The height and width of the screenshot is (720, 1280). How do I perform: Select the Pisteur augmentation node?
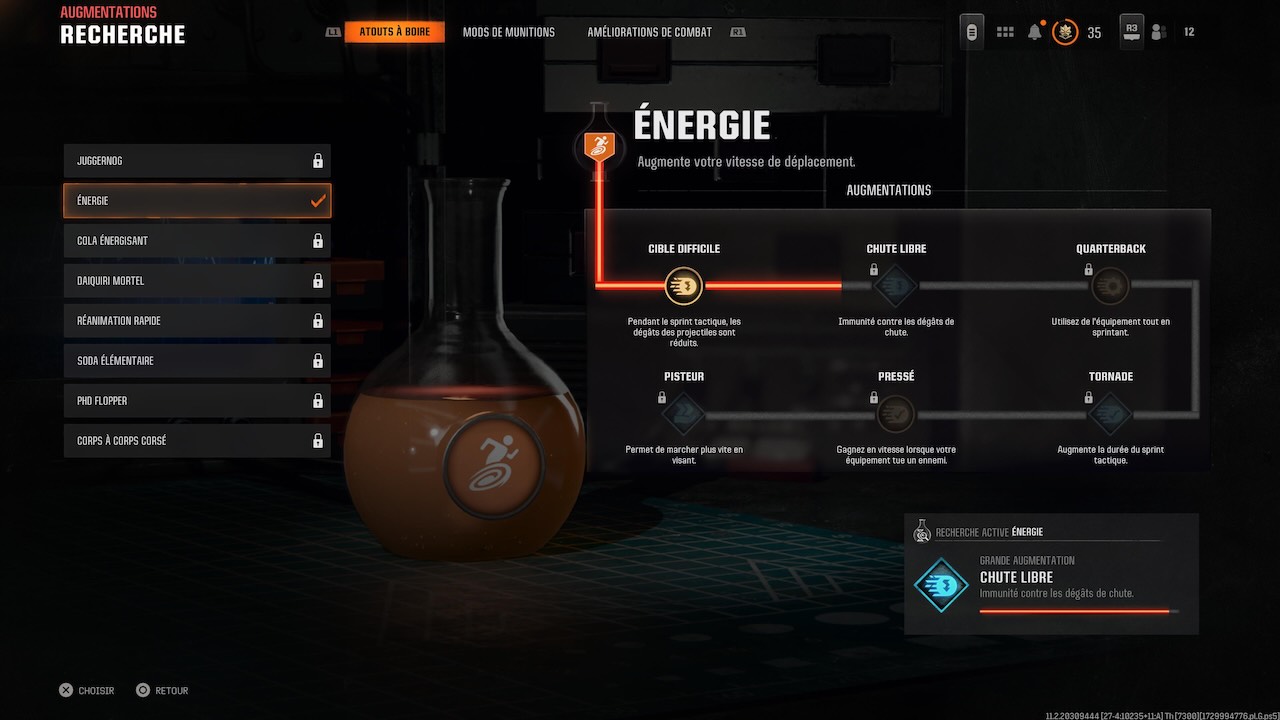pyautogui.click(x=684, y=413)
